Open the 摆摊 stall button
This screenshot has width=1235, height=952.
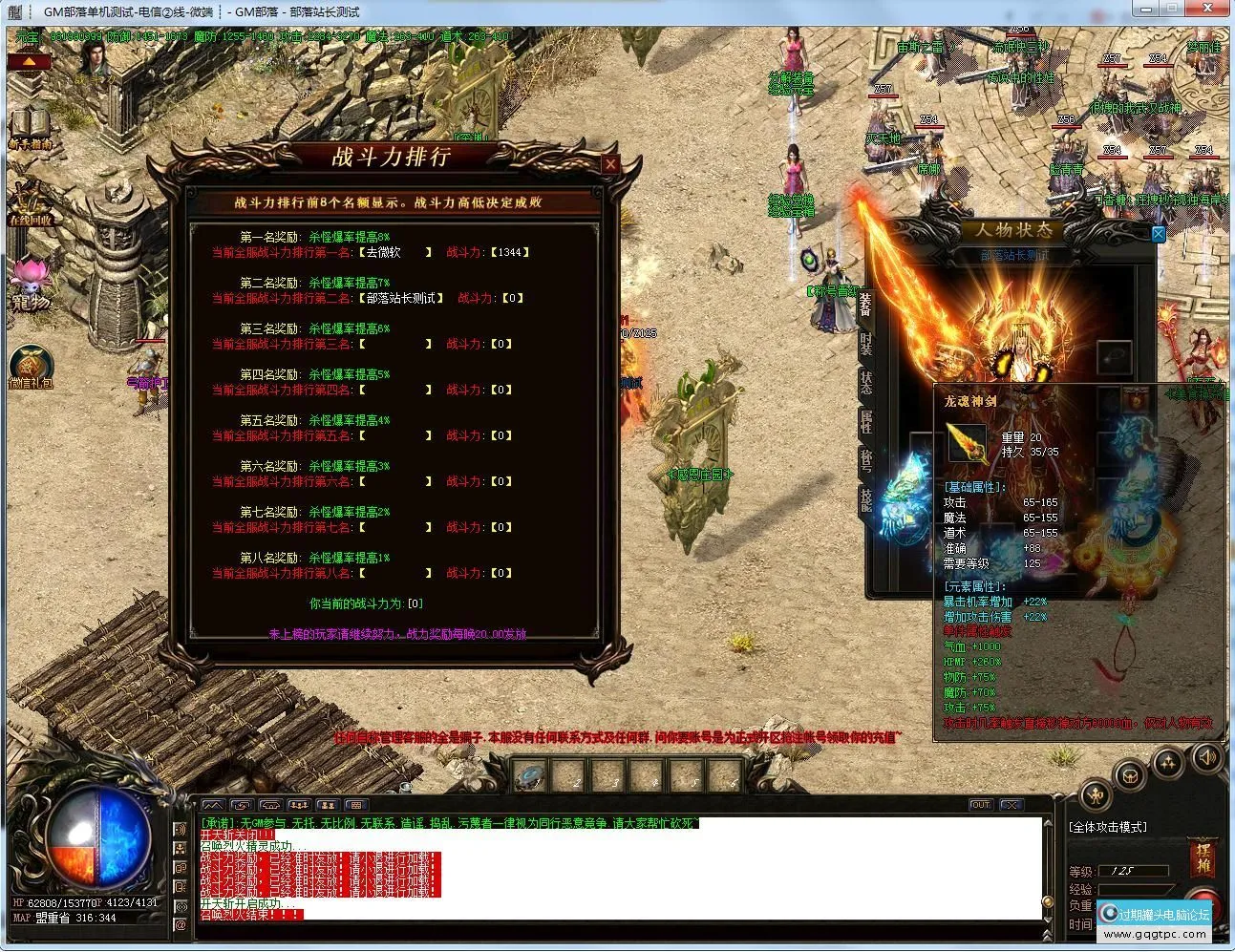pyautogui.click(x=1202, y=858)
